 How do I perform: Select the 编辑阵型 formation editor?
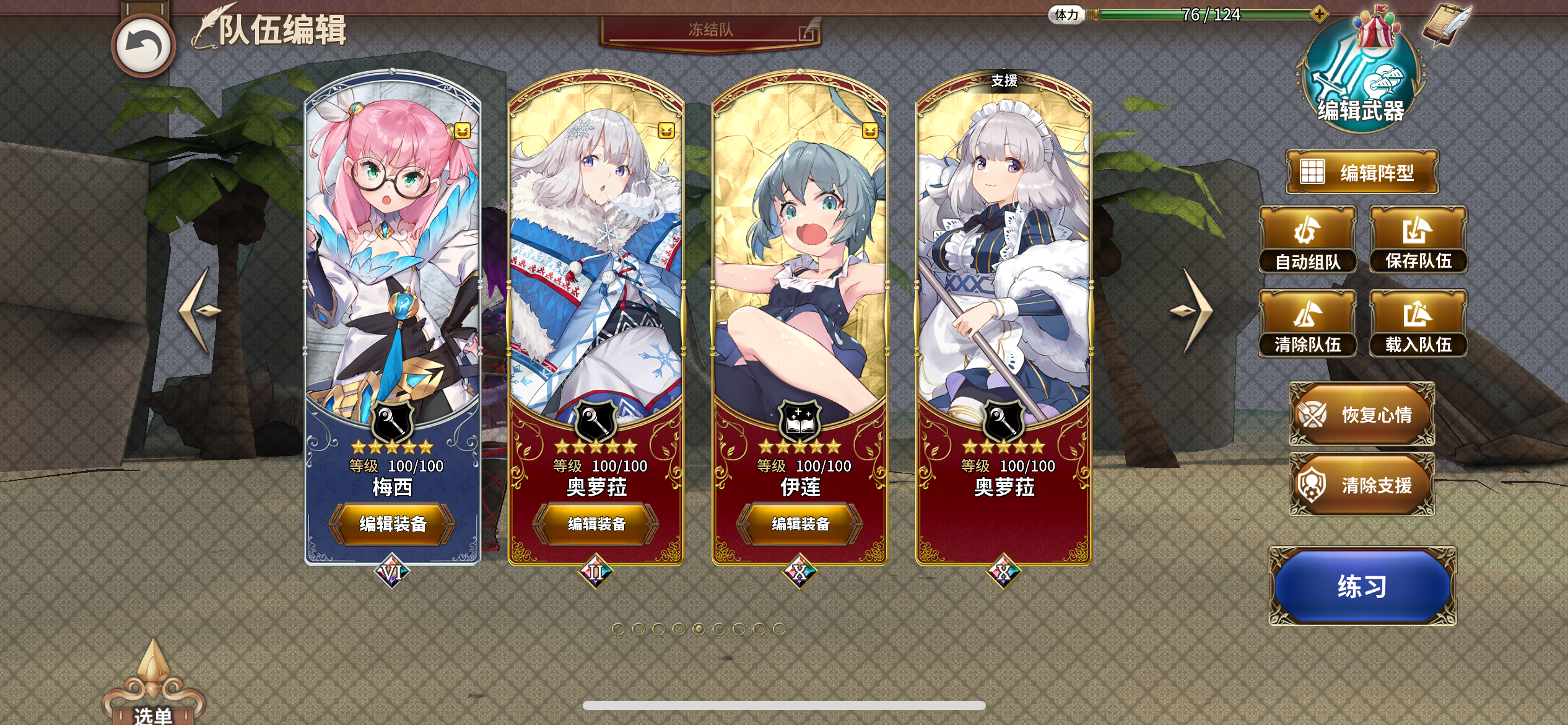(1362, 172)
